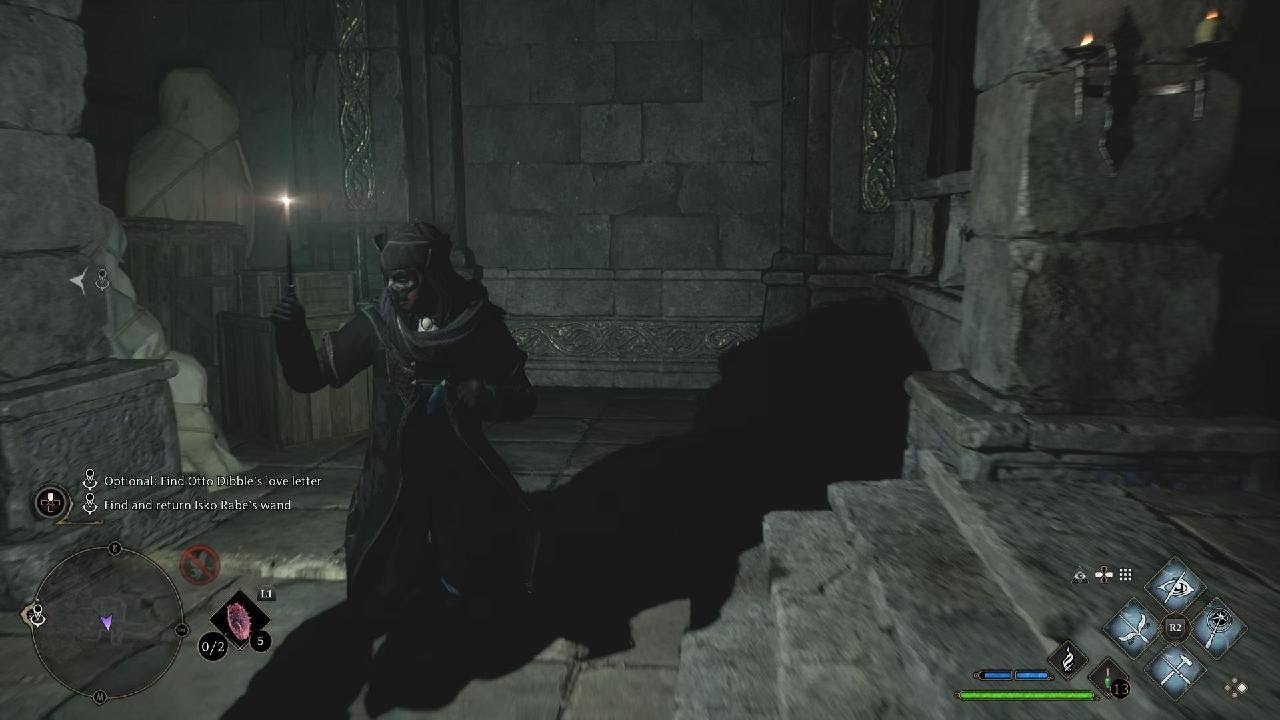Trigger the ancient magic flame icon
Viewport: 1280px width, 720px height.
tap(1067, 660)
